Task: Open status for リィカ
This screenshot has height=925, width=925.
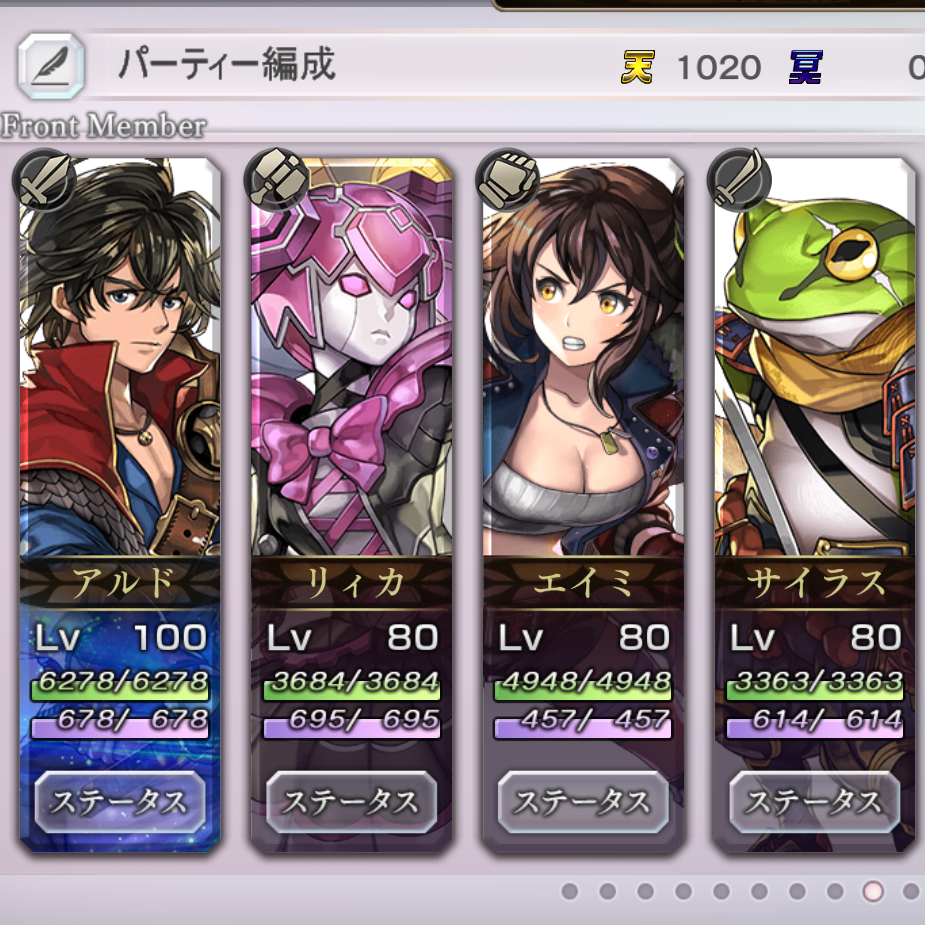Action: (x=352, y=802)
